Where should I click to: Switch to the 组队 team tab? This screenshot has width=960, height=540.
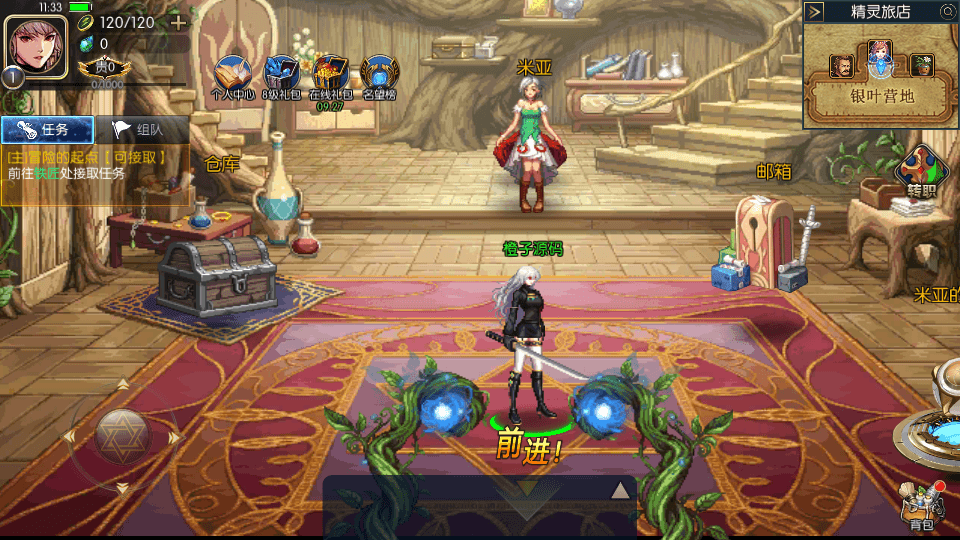pos(141,129)
